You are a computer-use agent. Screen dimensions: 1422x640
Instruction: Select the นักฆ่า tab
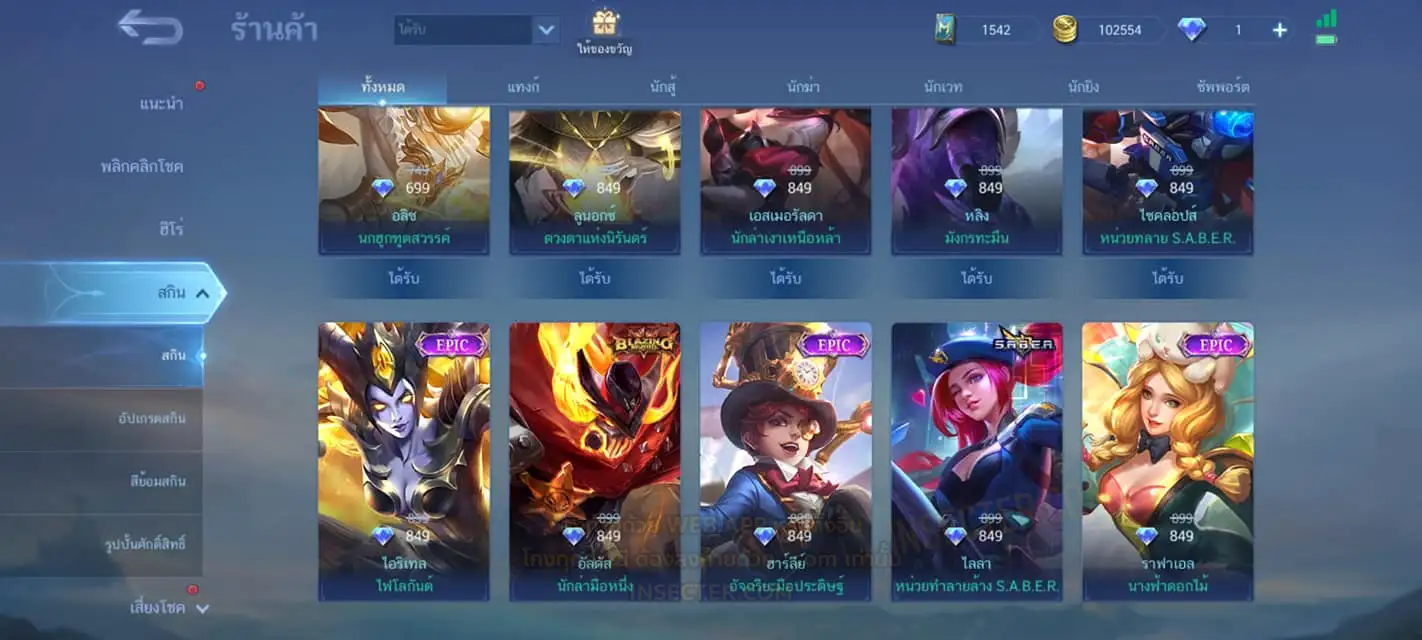(x=803, y=87)
